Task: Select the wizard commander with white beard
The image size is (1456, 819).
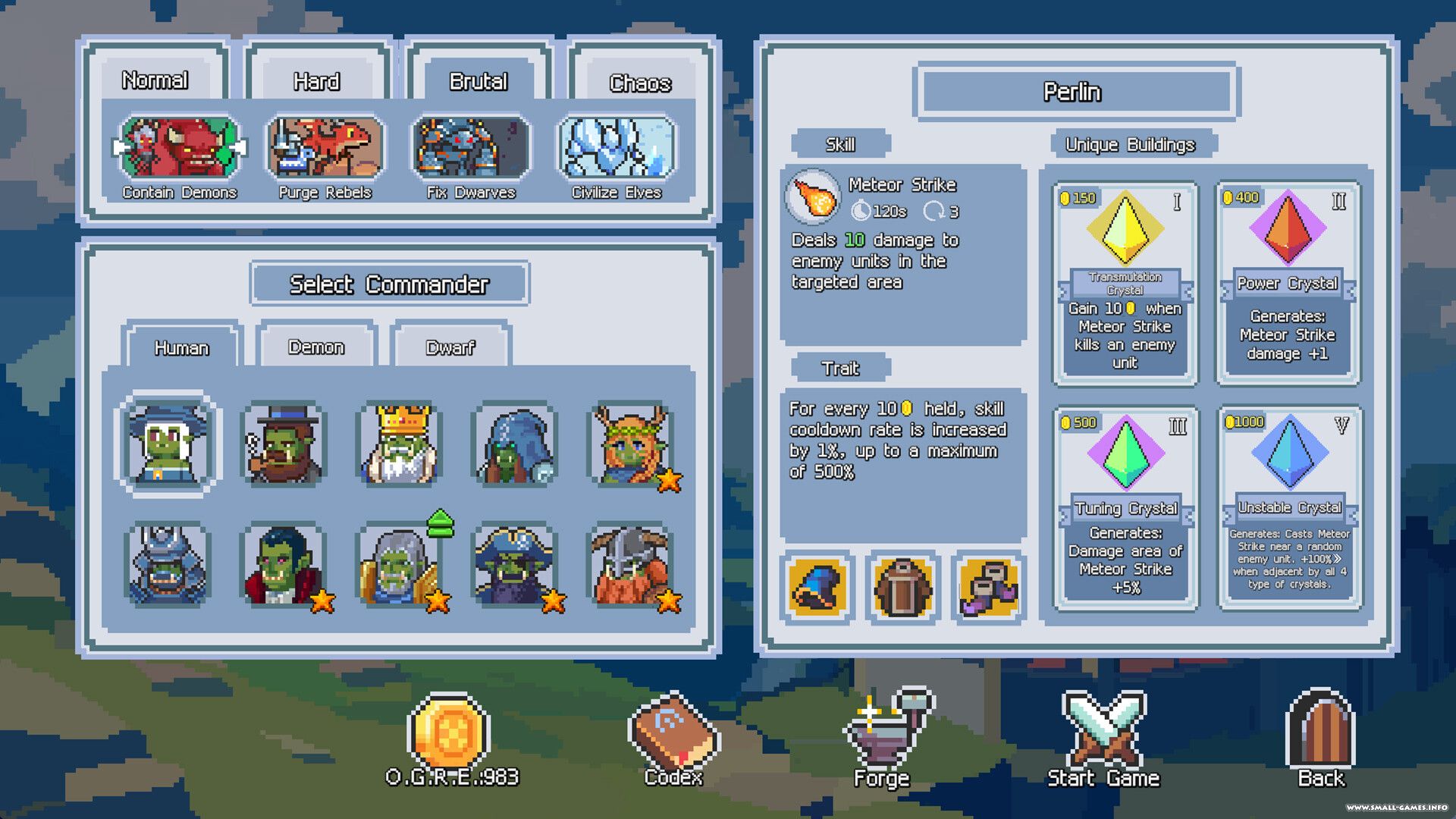Action: tap(168, 444)
